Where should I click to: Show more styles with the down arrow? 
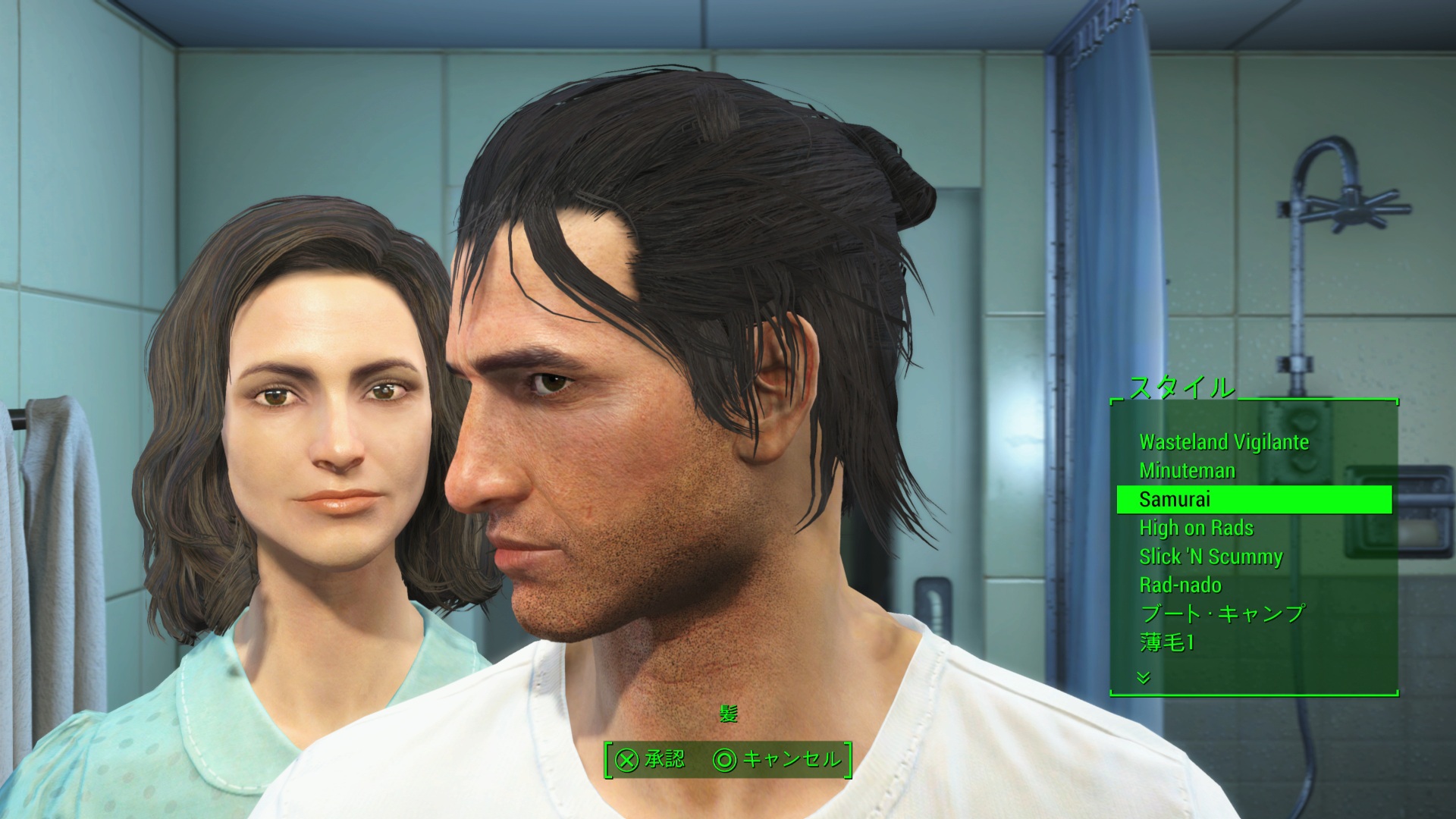pyautogui.click(x=1144, y=677)
